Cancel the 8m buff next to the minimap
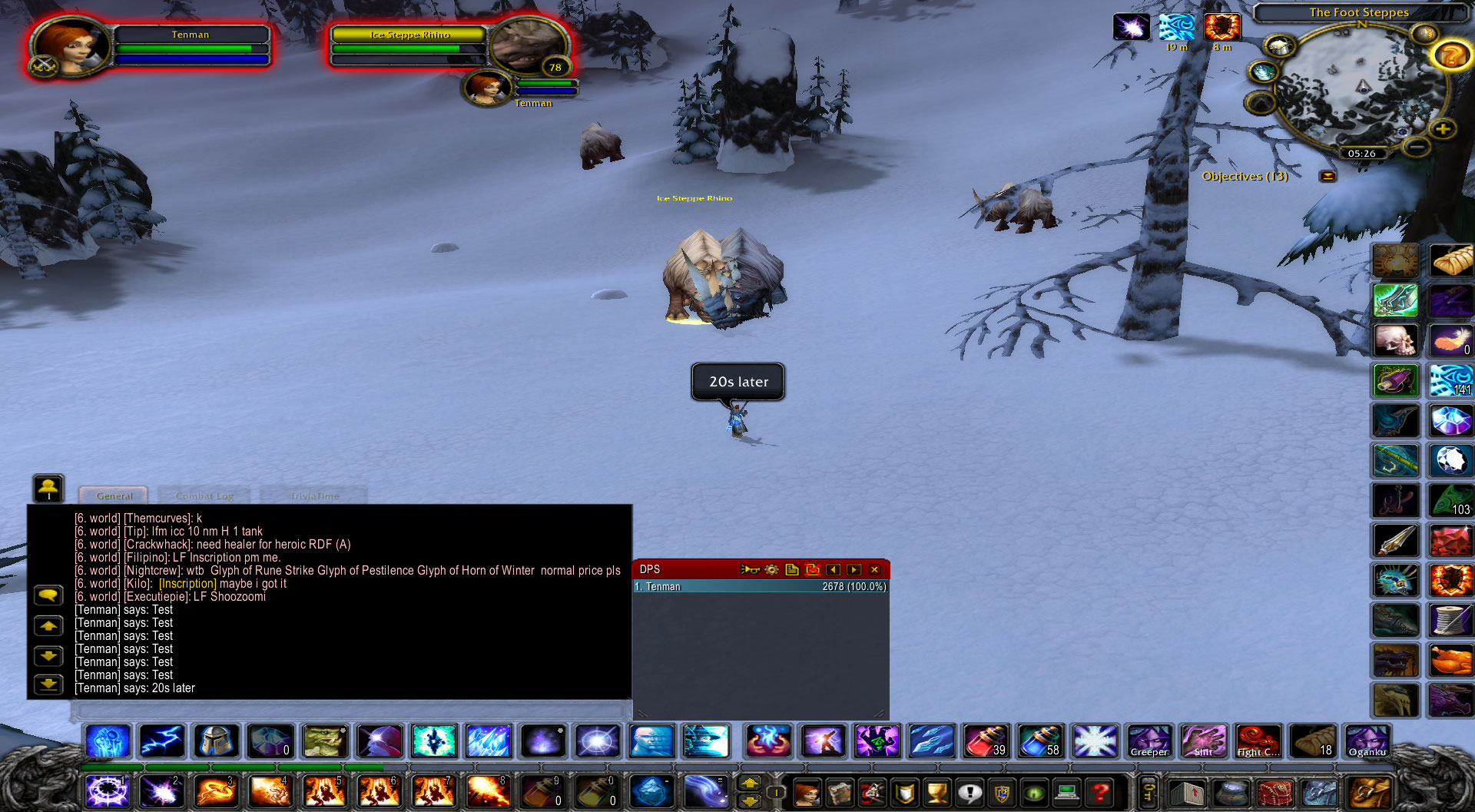Screen dimensions: 1475x812 (1221, 26)
